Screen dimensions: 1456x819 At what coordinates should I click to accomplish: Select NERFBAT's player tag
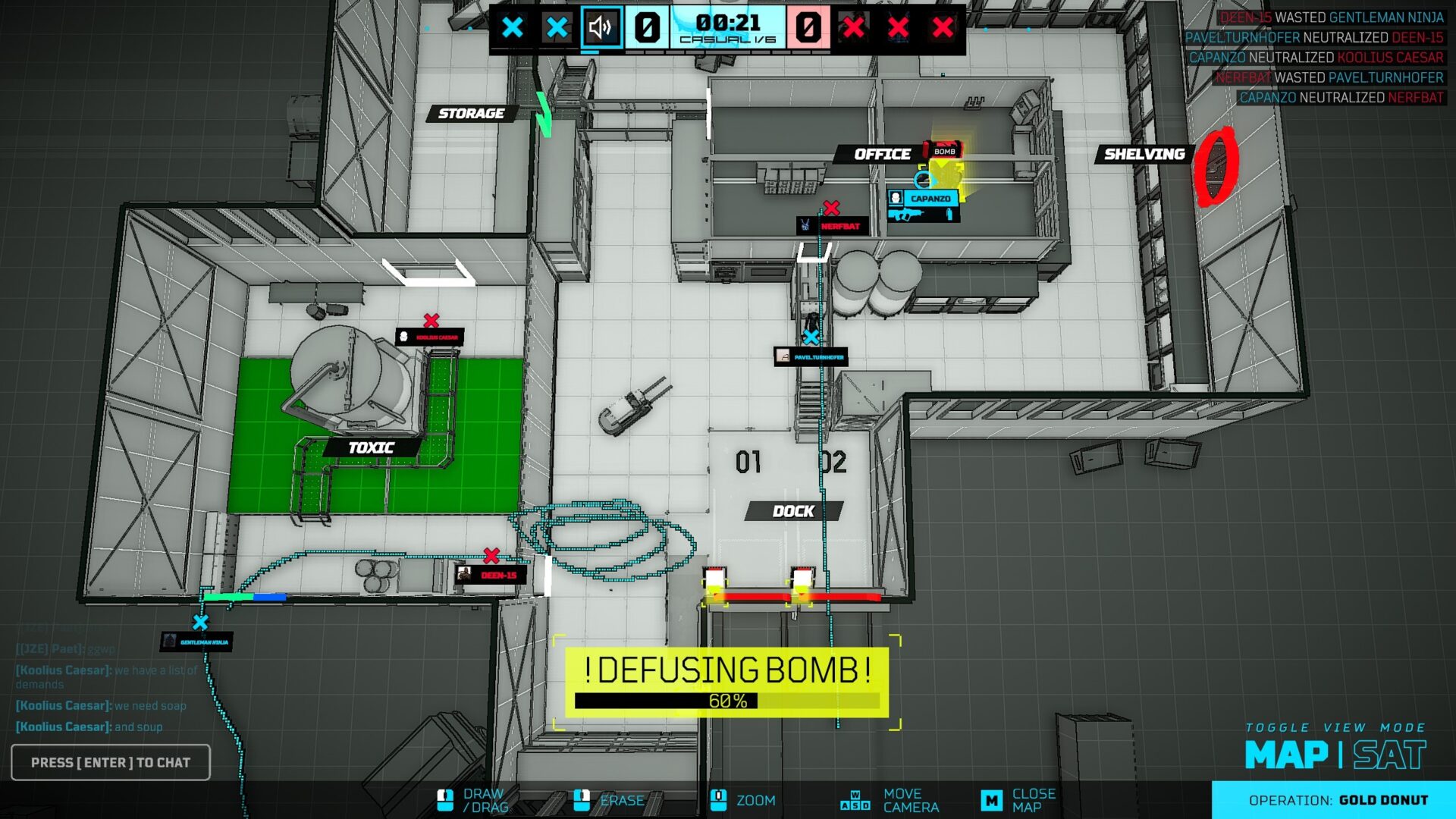[832, 226]
